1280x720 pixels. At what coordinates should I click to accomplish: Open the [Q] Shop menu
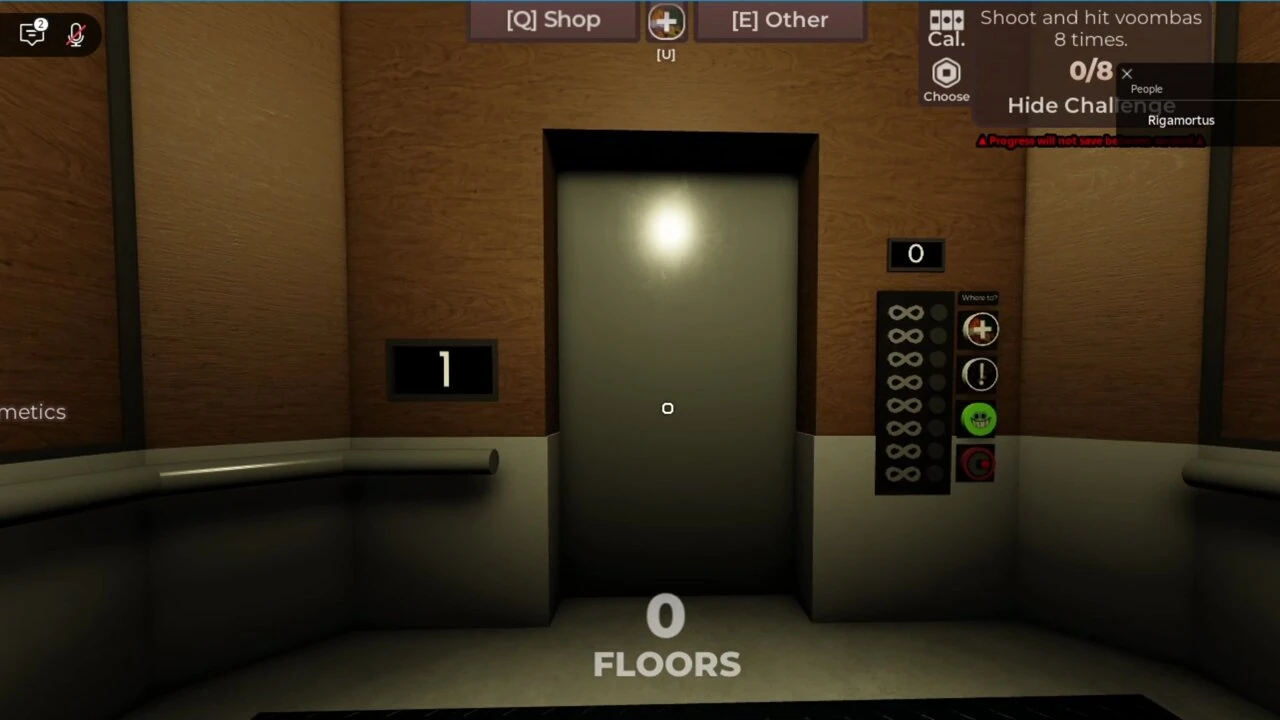tap(553, 19)
